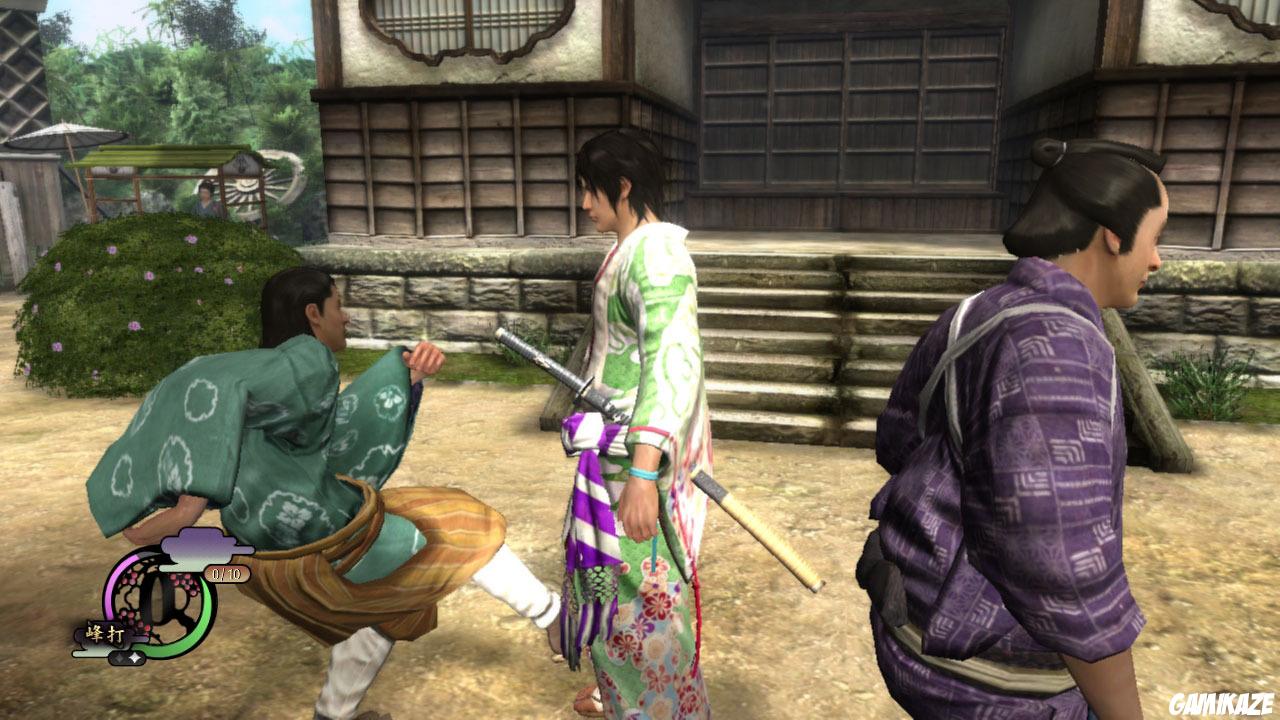Select the 峰打 (blunt strike) stance indicator
The width and height of the screenshot is (1280, 720).
tap(105, 632)
